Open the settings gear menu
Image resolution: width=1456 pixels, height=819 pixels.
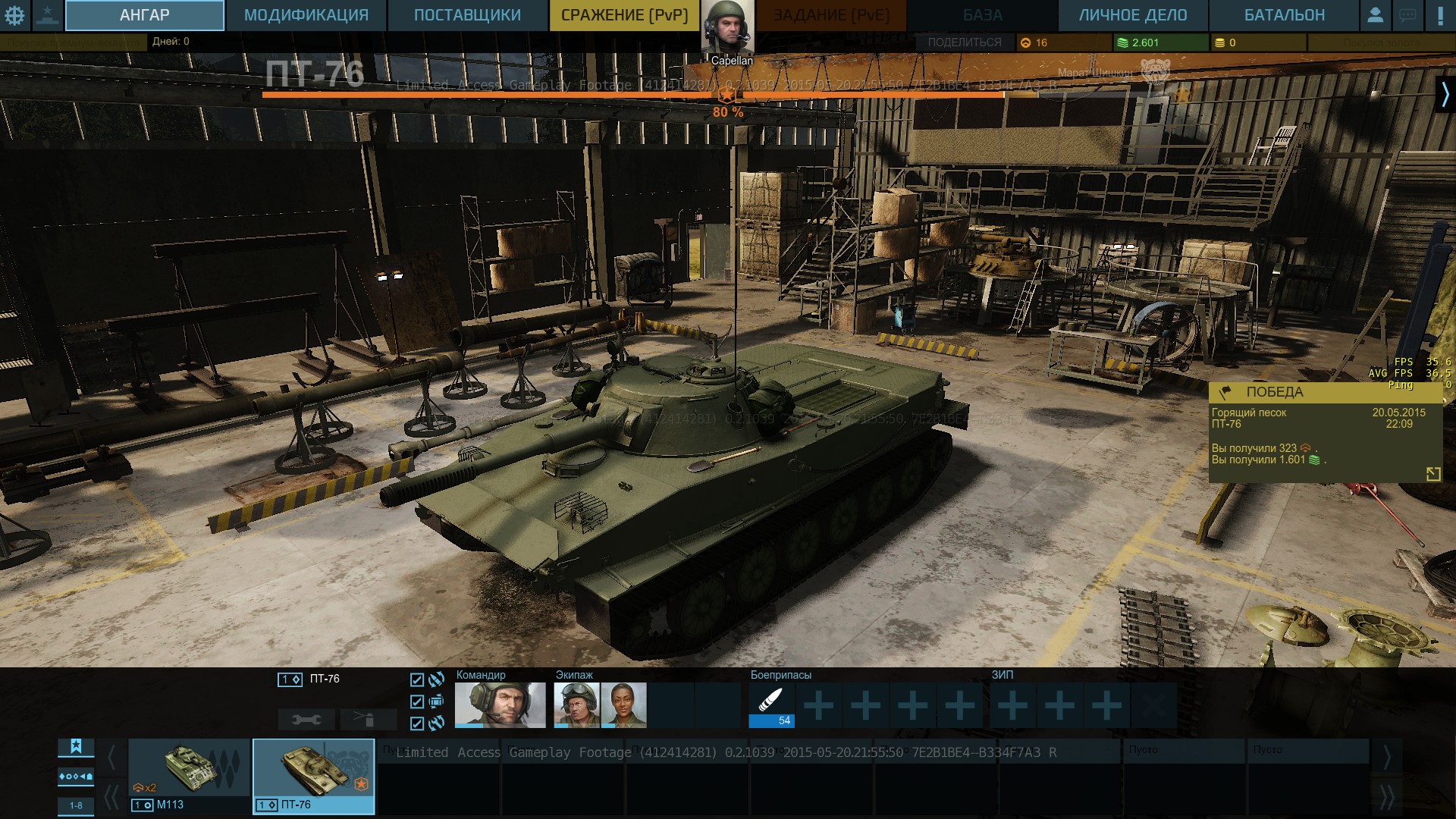click(14, 15)
